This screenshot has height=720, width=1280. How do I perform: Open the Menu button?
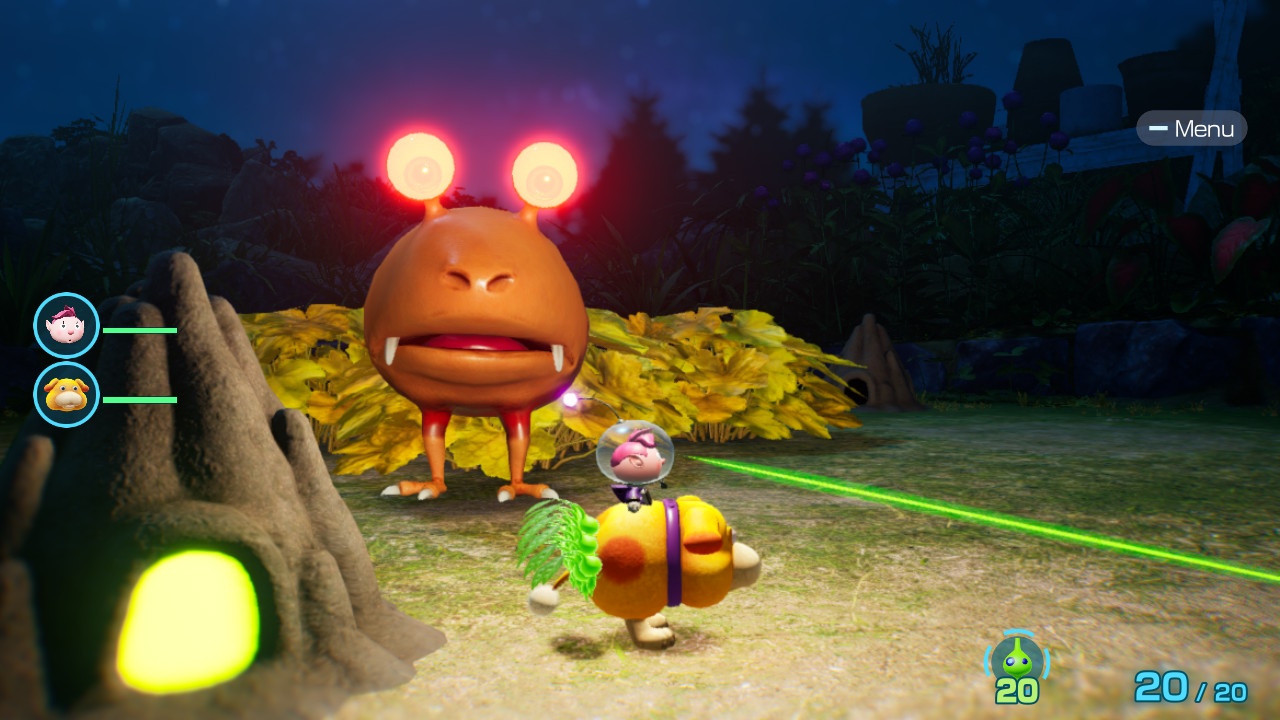[x=1192, y=129]
